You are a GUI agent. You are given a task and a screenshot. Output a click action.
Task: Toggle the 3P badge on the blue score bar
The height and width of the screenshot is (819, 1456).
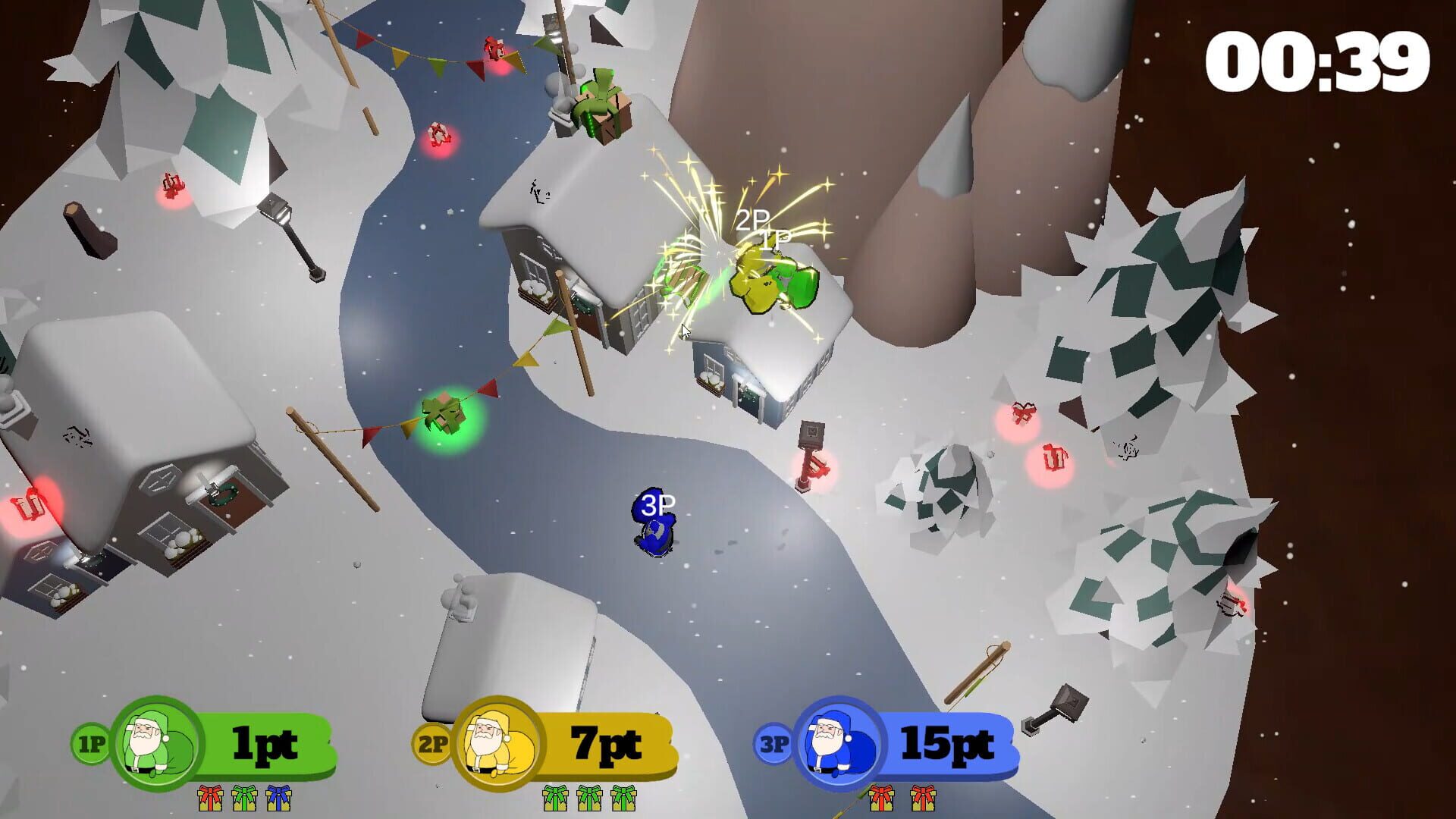(x=773, y=745)
